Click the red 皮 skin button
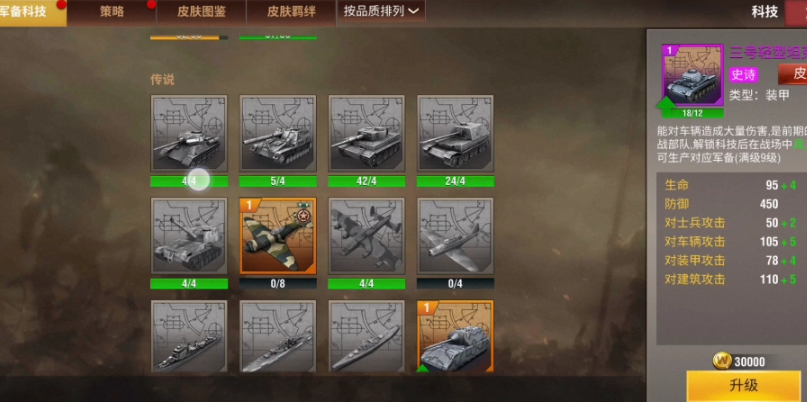This screenshot has width=807, height=402. (x=793, y=74)
